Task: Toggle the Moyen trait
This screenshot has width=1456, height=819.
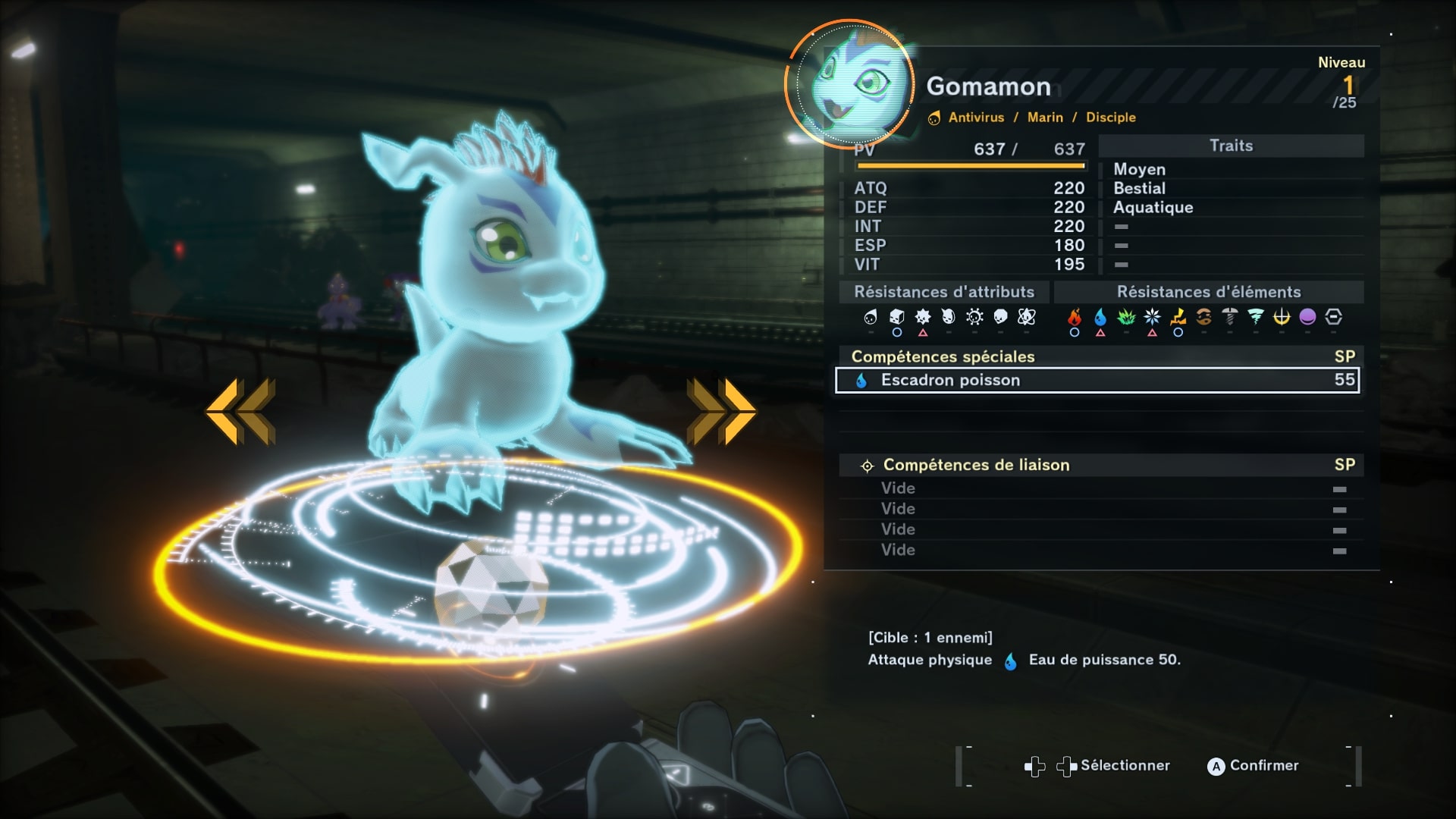Action: (1138, 169)
